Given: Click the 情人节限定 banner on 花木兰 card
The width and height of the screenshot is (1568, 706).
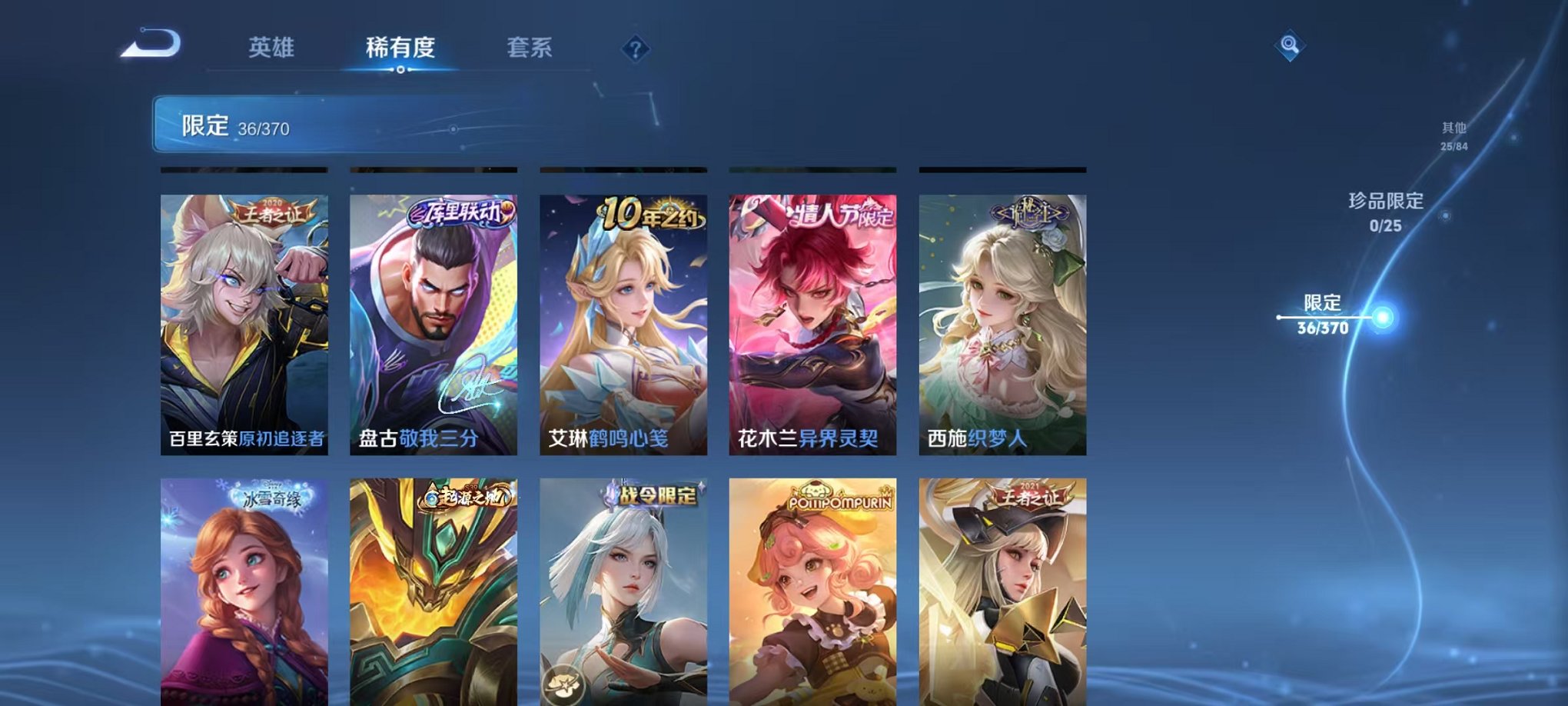Looking at the screenshot, I should point(838,218).
